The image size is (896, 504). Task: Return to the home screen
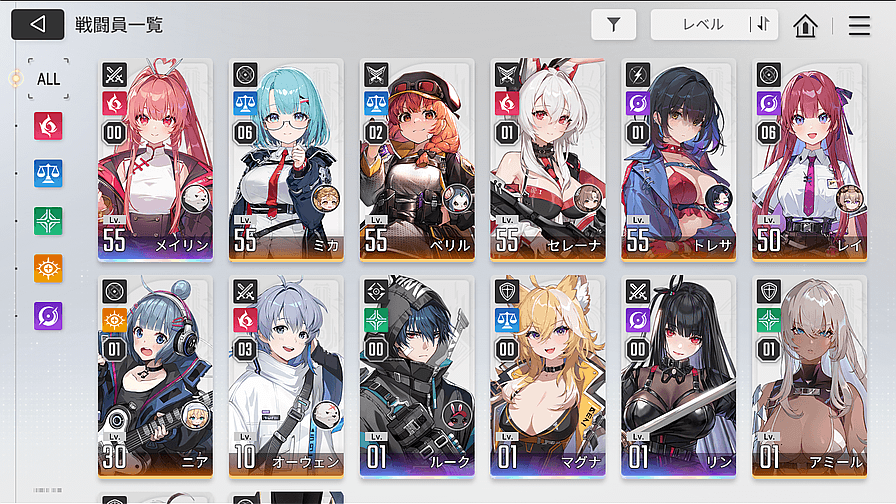pos(805,26)
